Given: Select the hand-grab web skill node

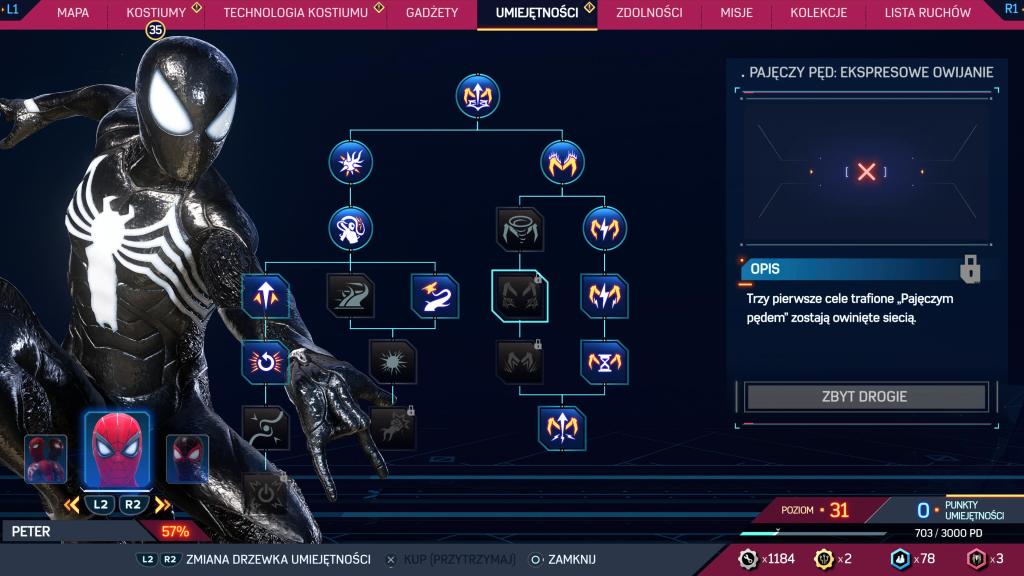Looking at the screenshot, I should [x=350, y=228].
